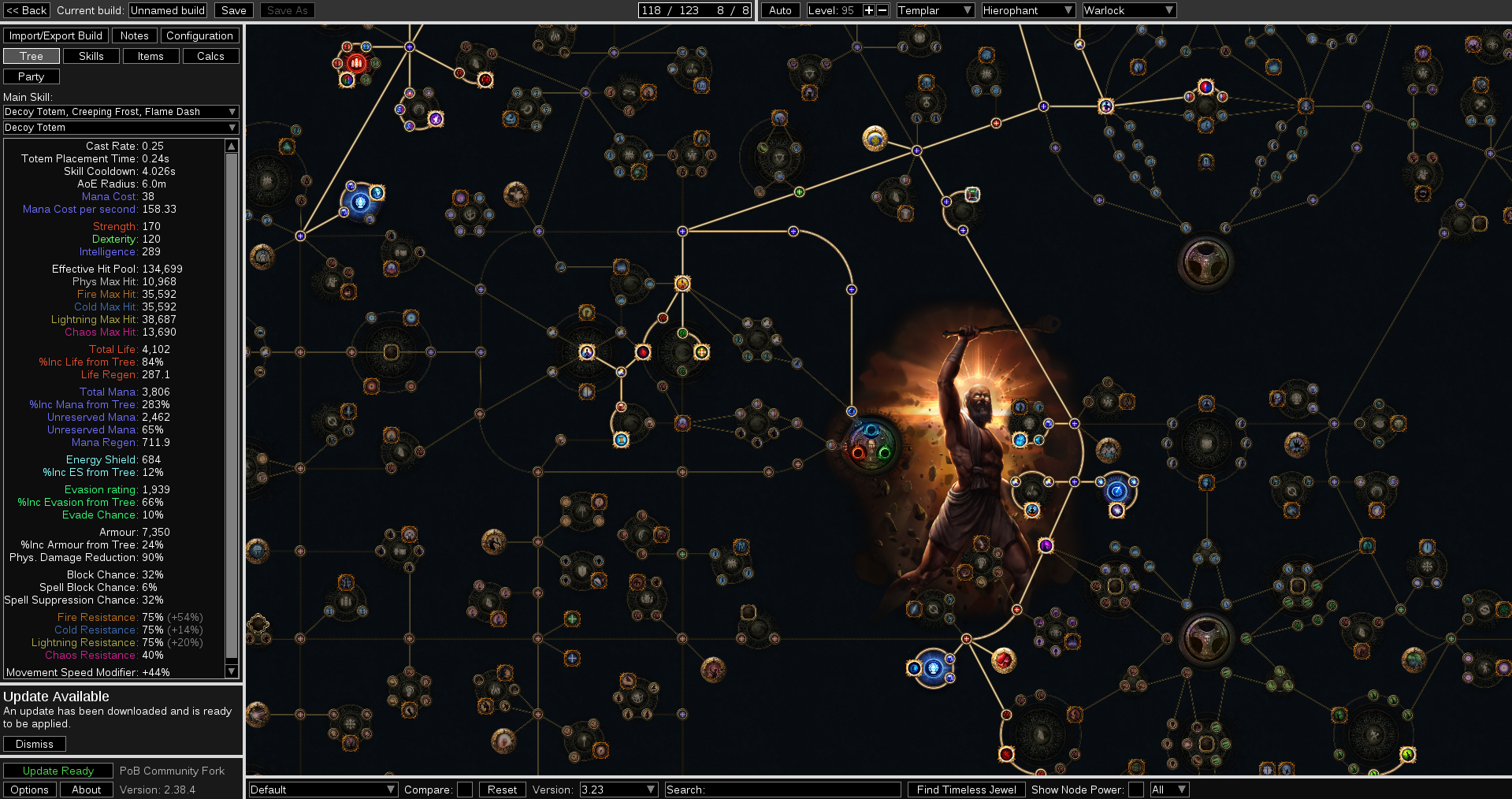The image size is (1512, 799).
Task: Switch to the Calcs tab
Action: pyautogui.click(x=210, y=55)
